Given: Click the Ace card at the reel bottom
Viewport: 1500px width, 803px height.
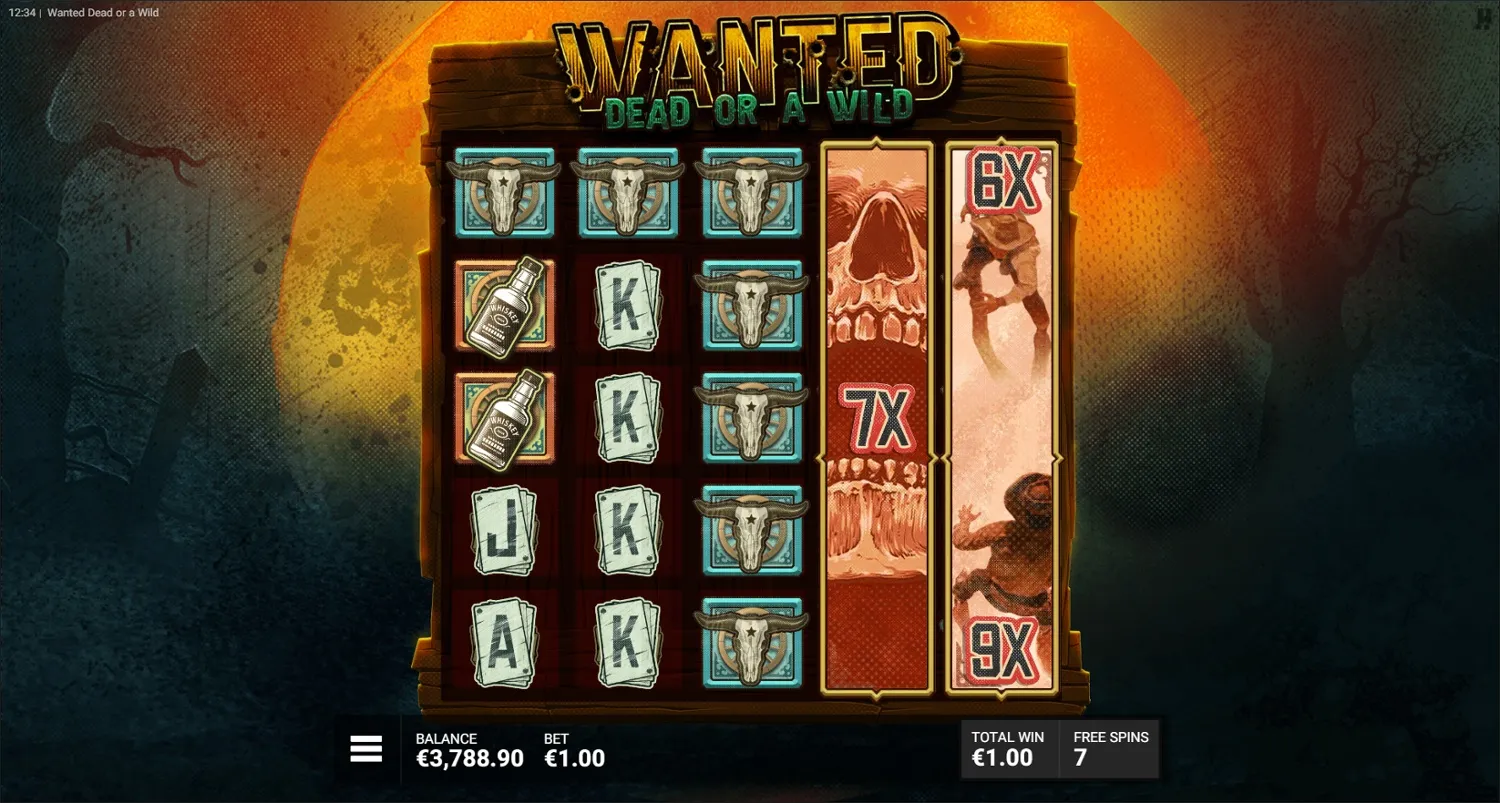Looking at the screenshot, I should pyautogui.click(x=504, y=645).
